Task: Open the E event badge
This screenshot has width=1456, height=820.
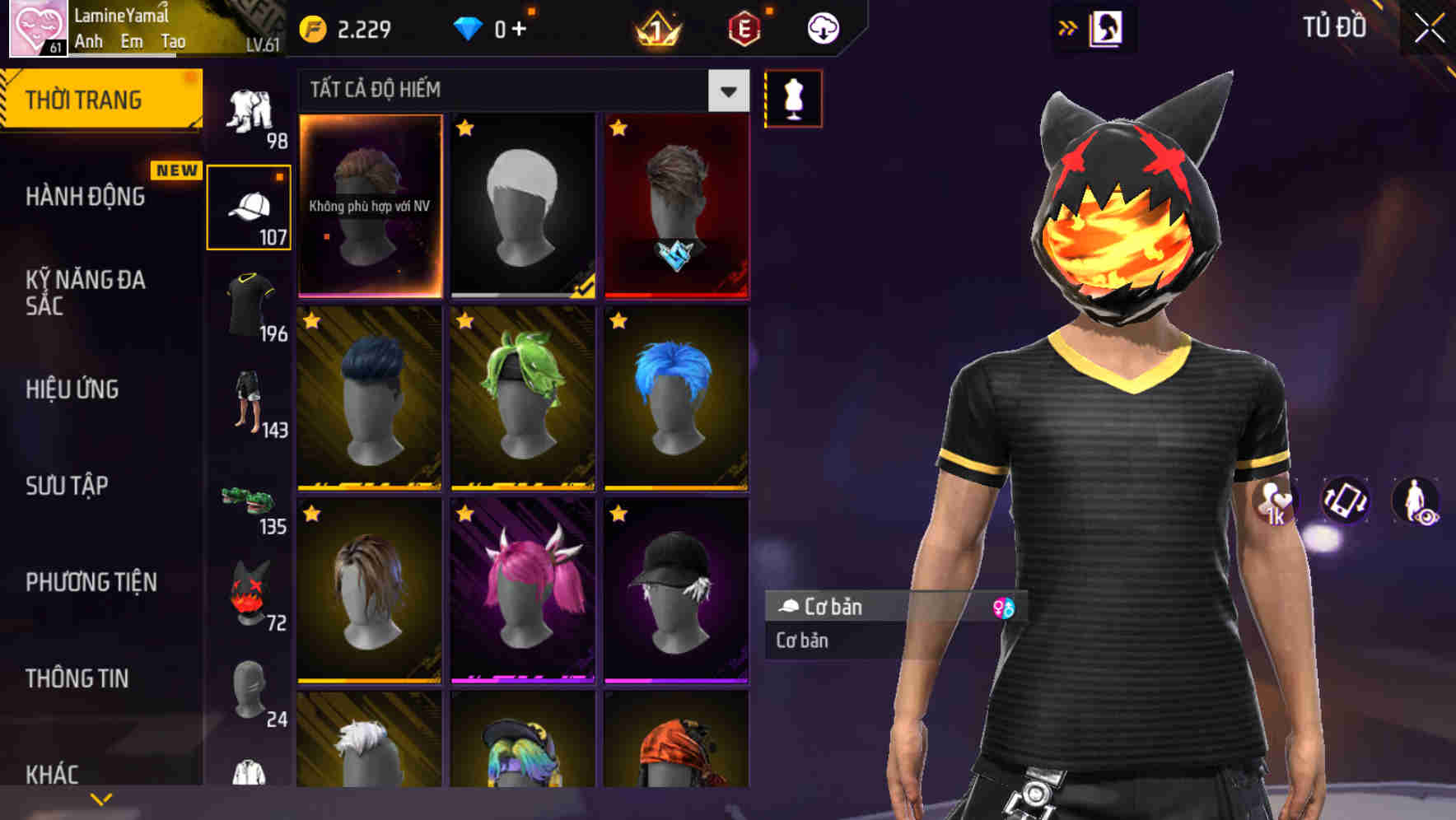Action: [745, 30]
